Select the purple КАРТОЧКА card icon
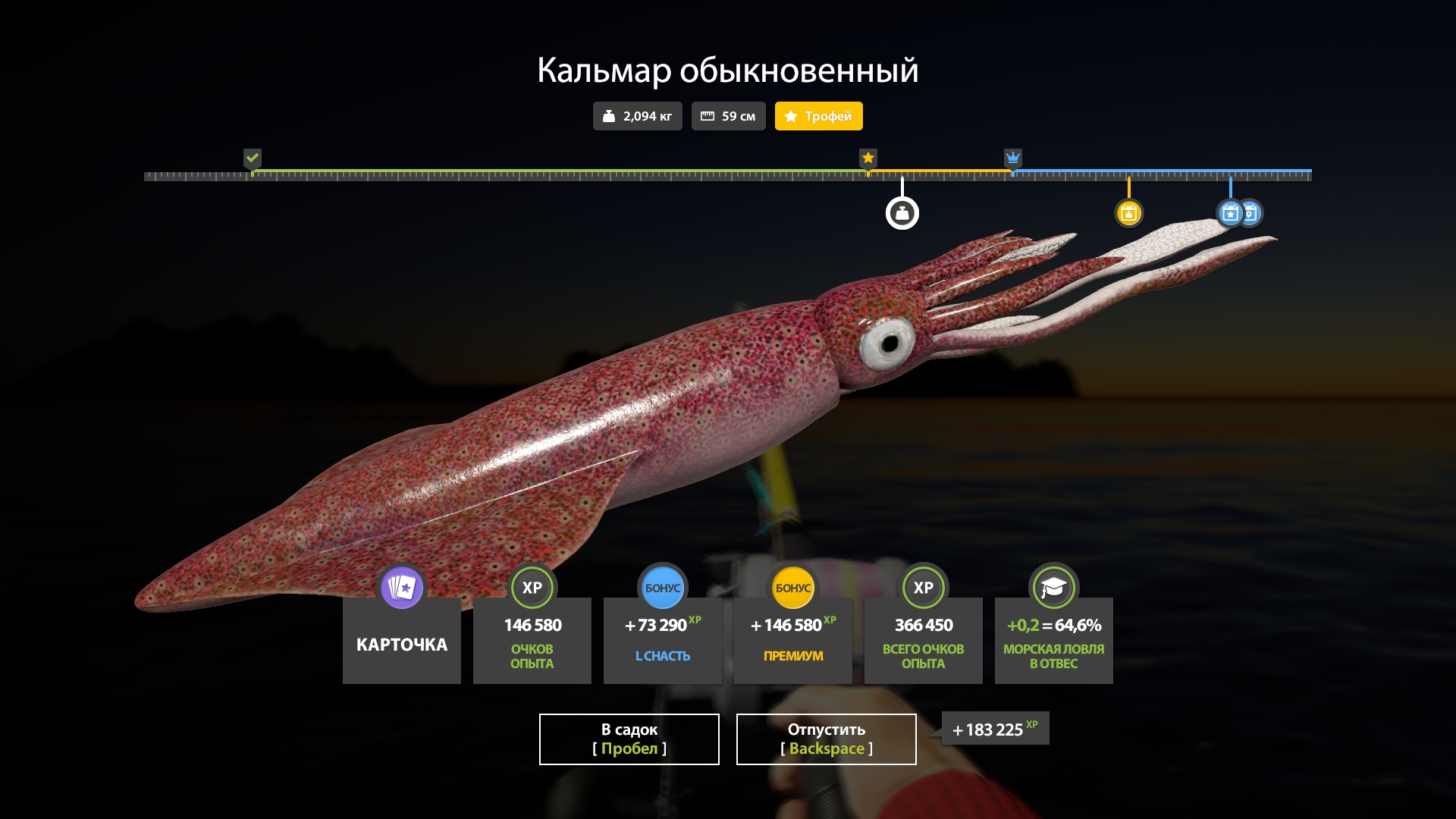 coord(401,588)
